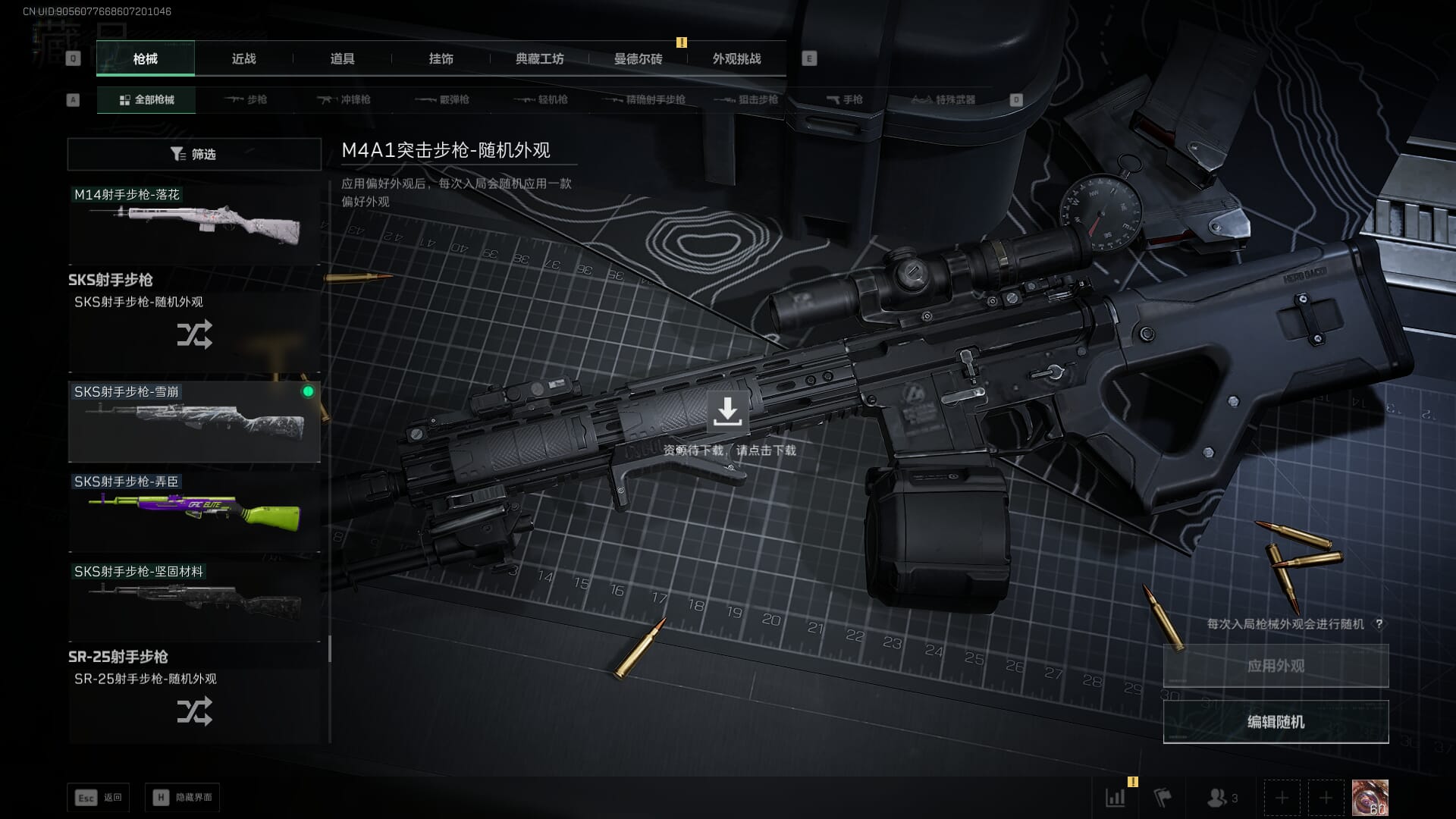Apply the skin with 应用外观

click(1276, 666)
